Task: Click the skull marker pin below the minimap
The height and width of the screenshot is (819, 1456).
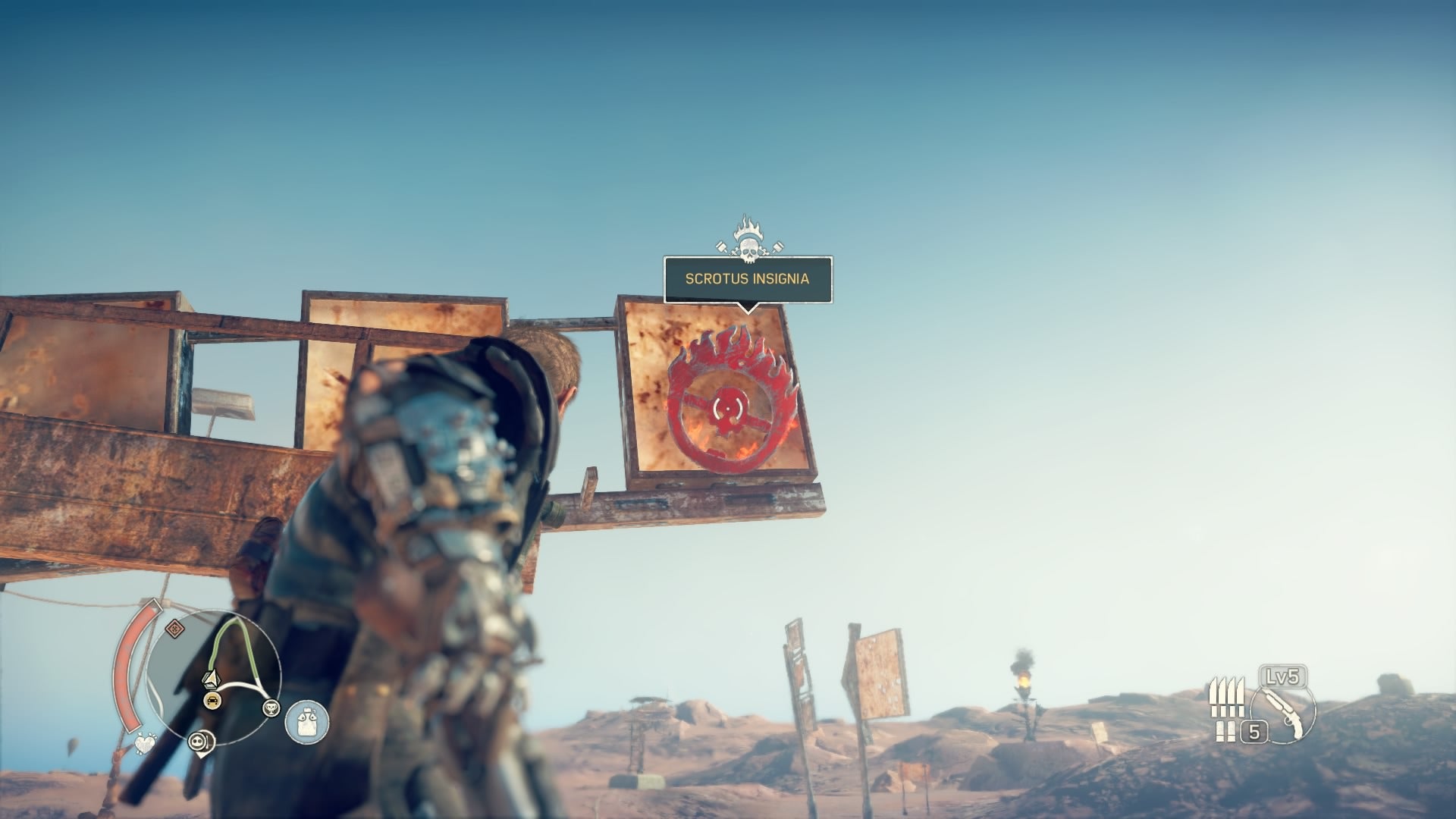Action: pos(202,742)
